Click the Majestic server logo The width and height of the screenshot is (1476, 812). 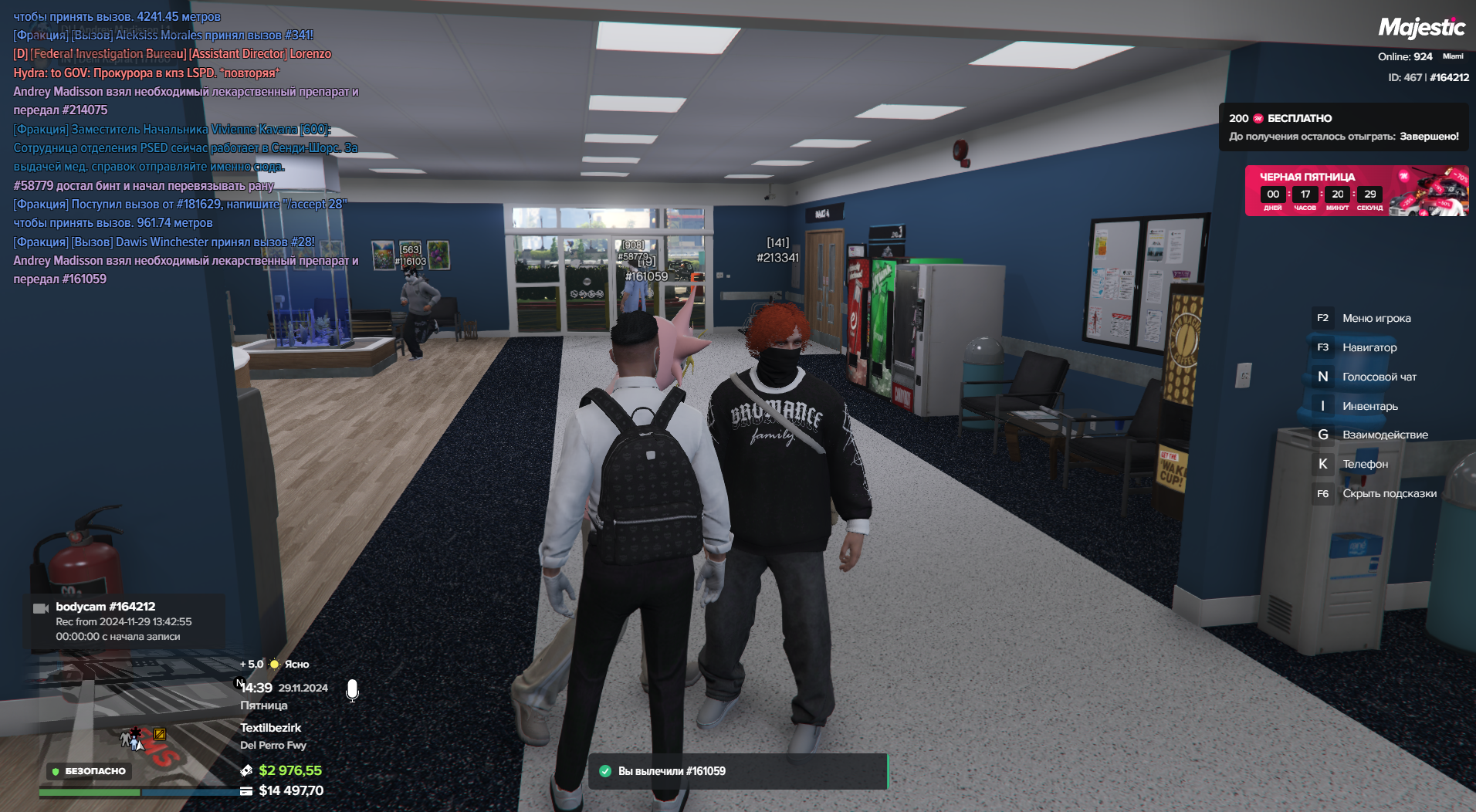pyautogui.click(x=1421, y=29)
